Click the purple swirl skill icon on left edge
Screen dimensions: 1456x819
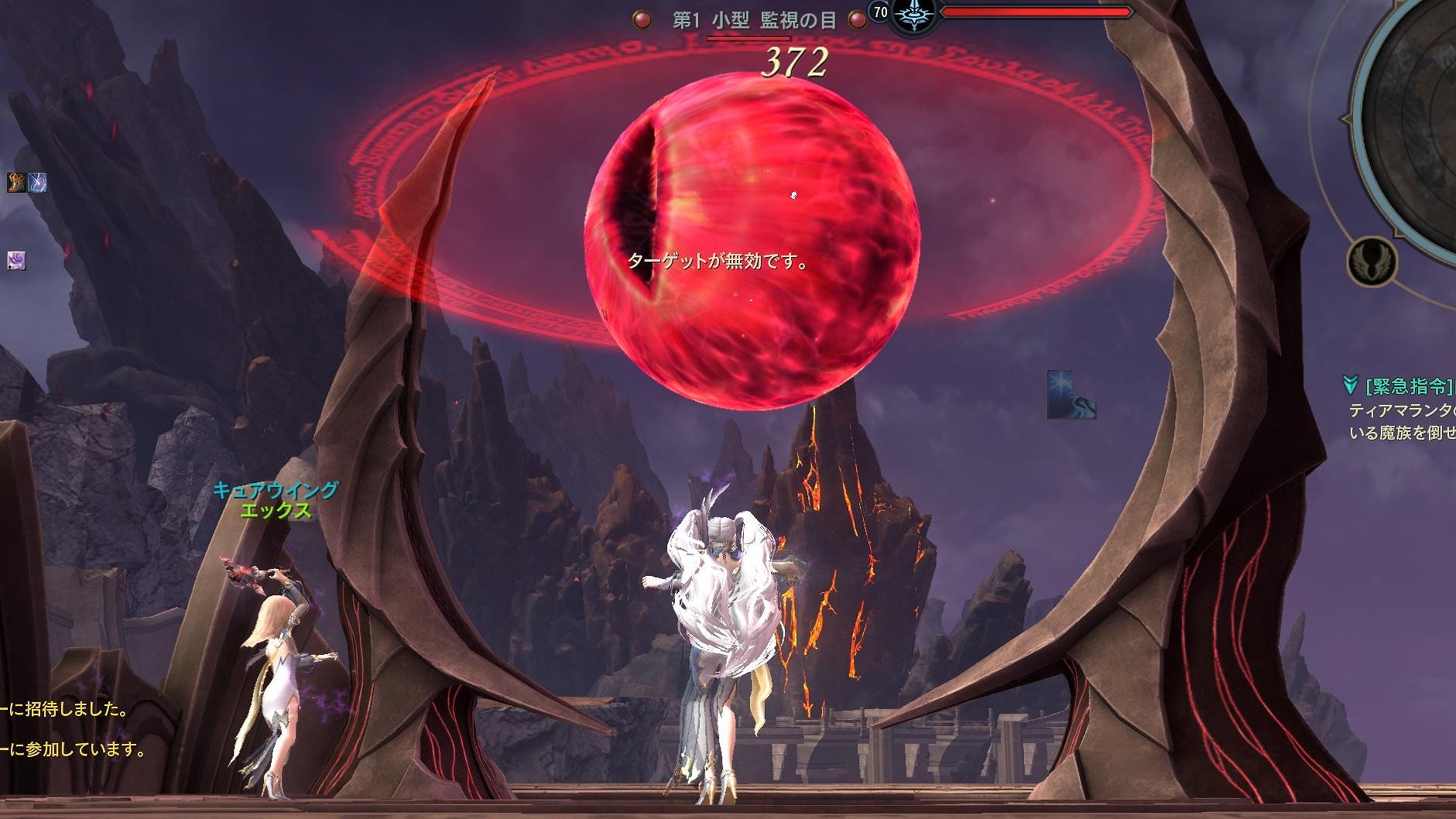(16, 261)
